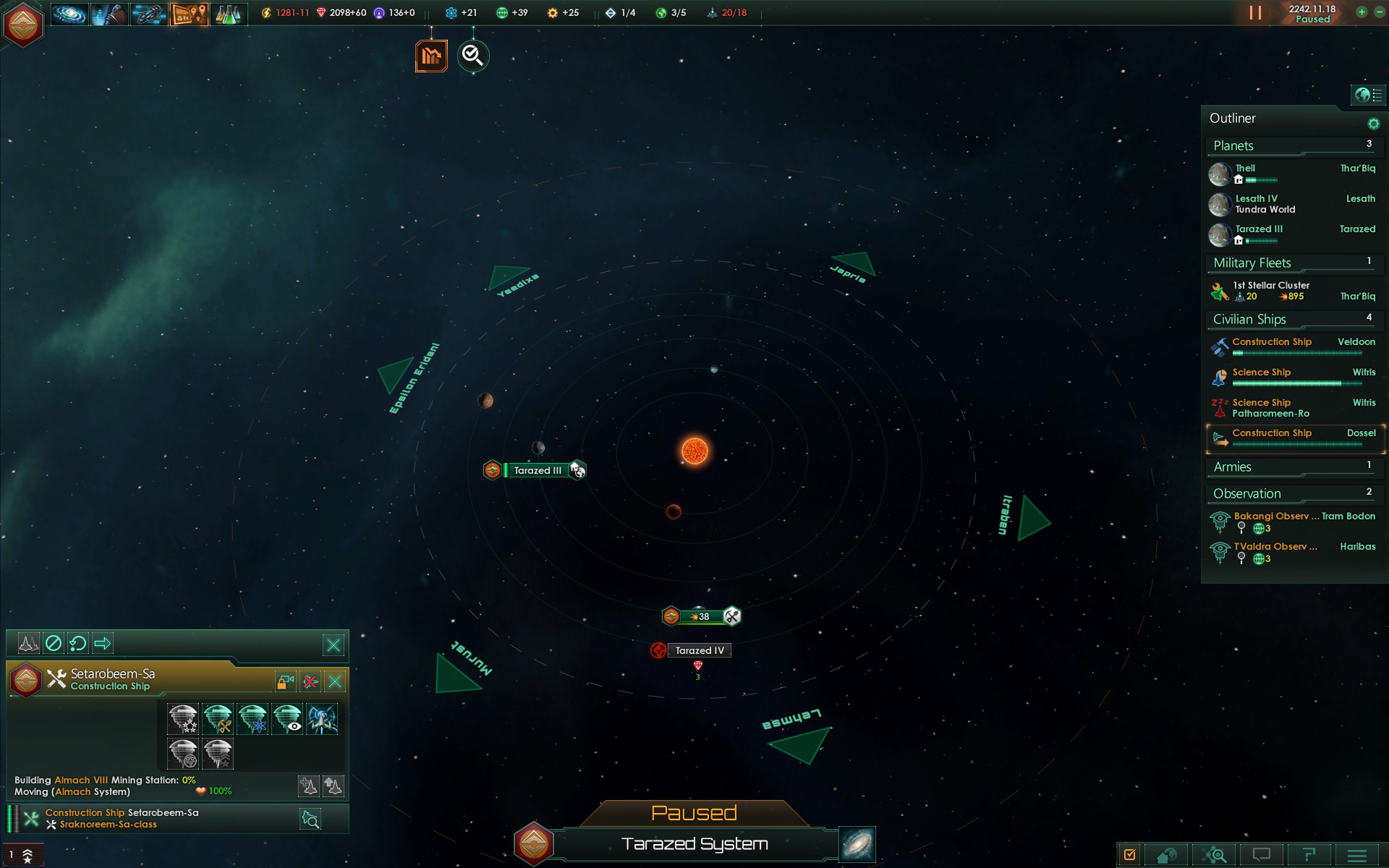Open the main menu hamburger button

tap(1356, 856)
